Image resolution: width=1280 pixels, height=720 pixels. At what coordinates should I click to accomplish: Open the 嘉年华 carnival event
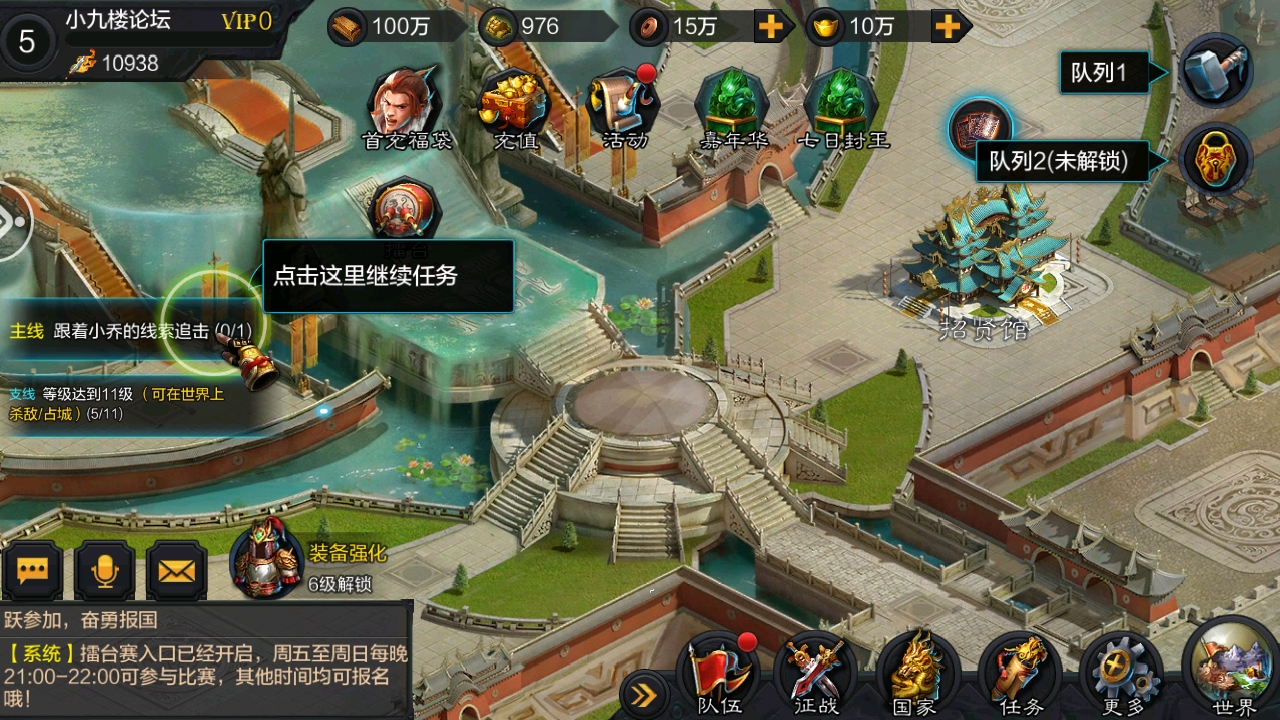[733, 103]
